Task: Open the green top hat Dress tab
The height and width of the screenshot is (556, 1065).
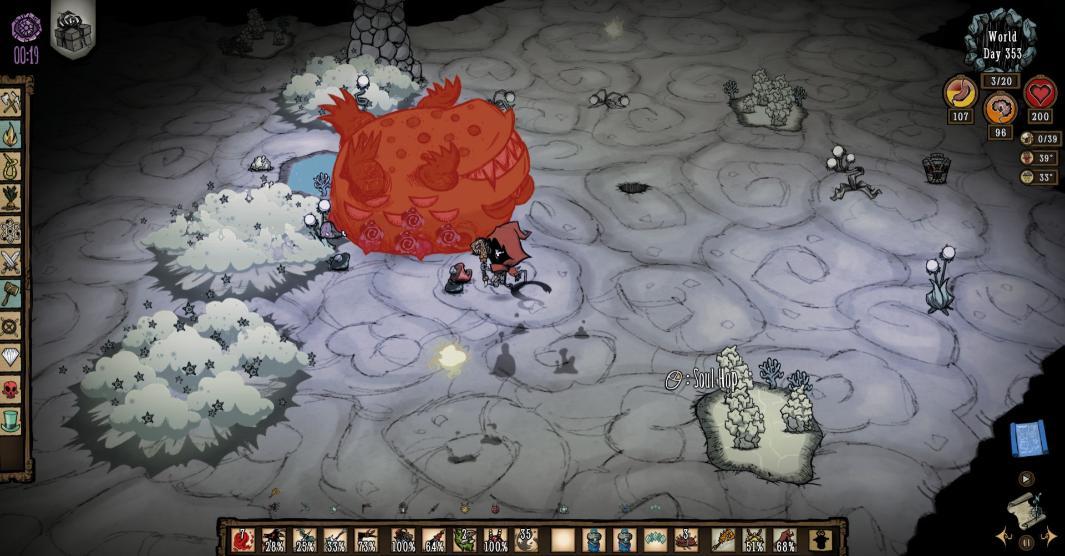Action: [11, 419]
